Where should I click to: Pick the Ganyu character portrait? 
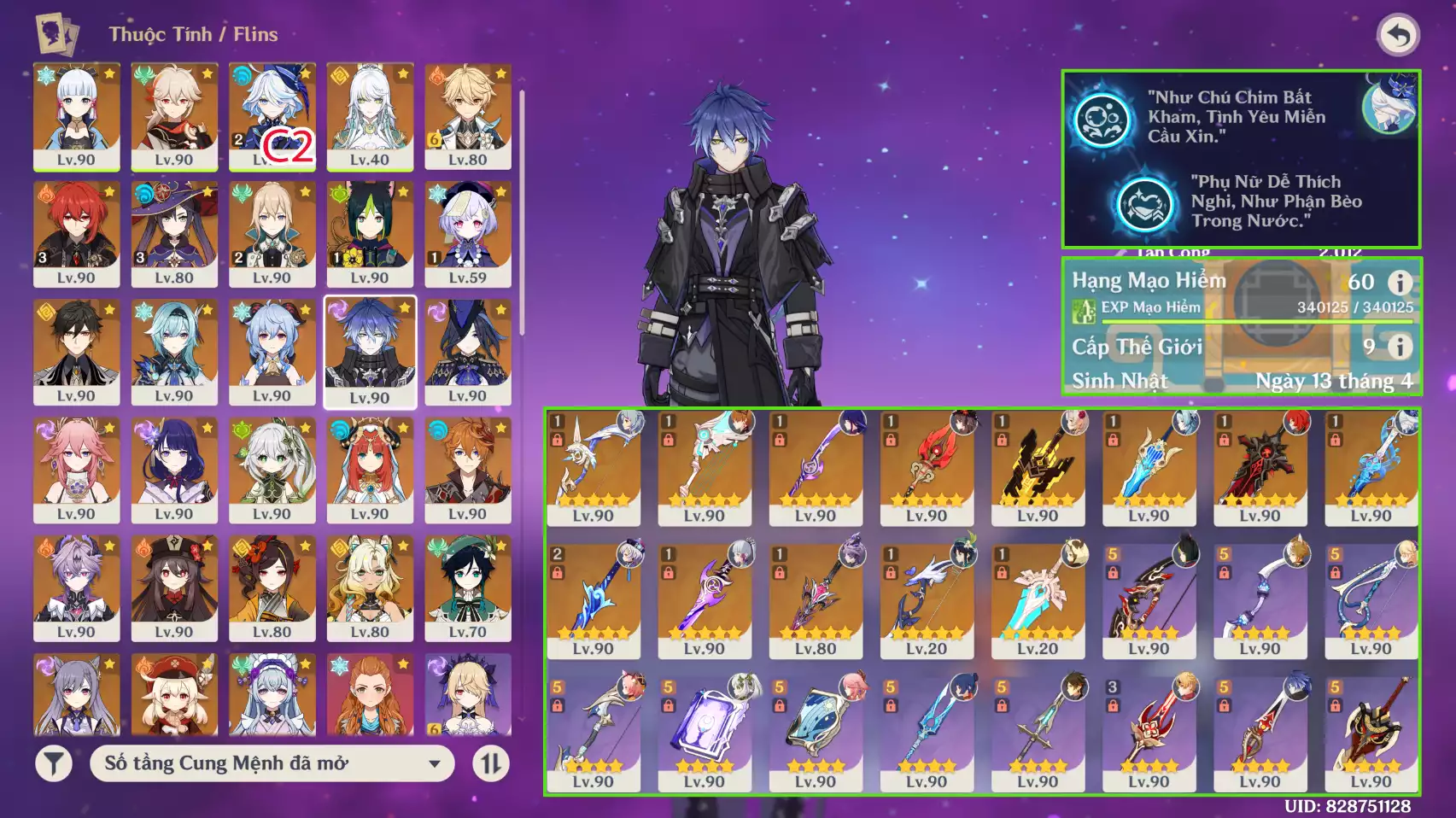[272, 351]
